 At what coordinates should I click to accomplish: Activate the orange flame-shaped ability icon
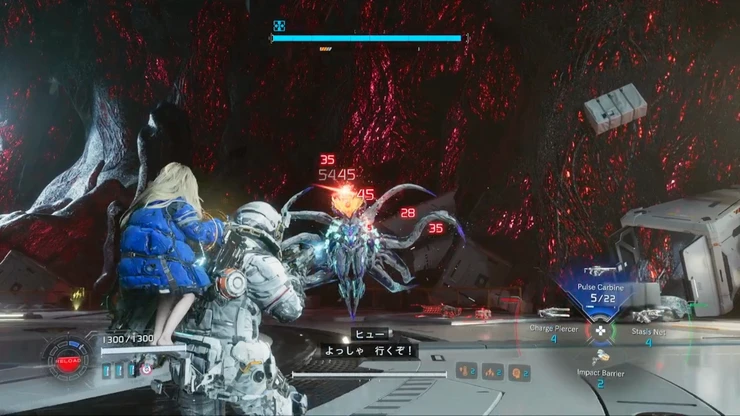tap(491, 372)
